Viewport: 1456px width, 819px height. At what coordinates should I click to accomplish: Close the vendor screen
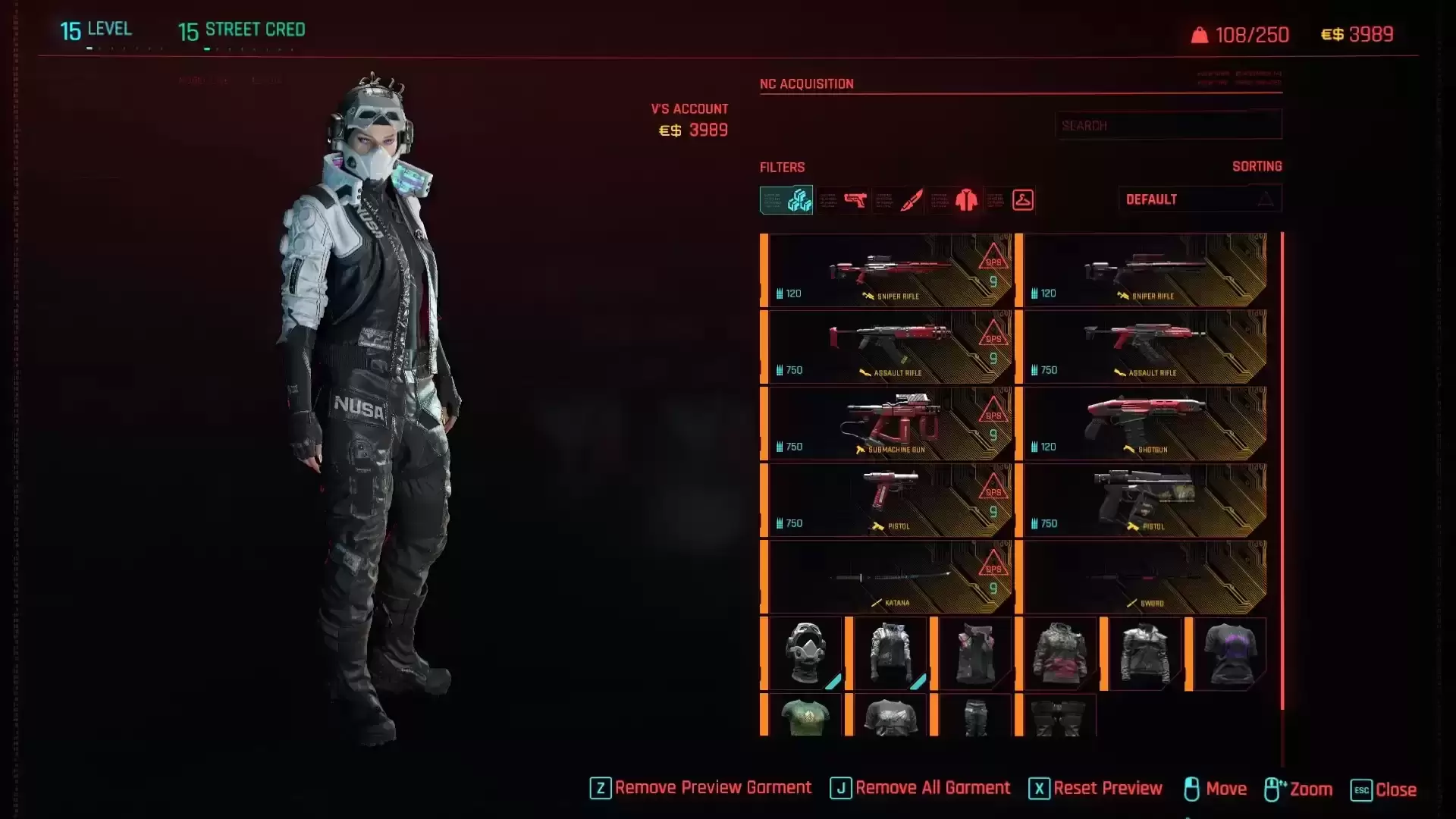click(x=1384, y=790)
